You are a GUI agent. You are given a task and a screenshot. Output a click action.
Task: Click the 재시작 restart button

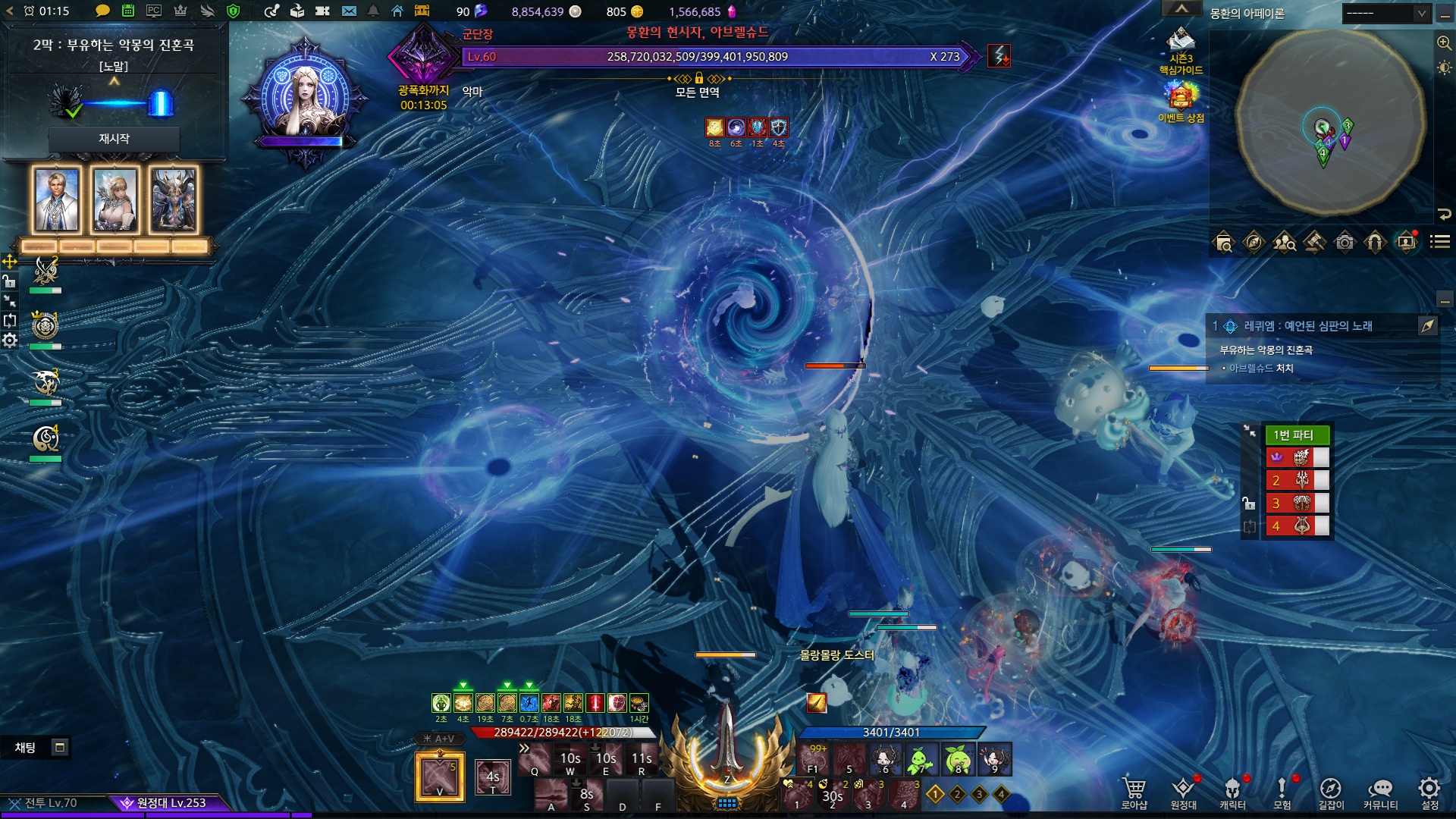[x=114, y=139]
